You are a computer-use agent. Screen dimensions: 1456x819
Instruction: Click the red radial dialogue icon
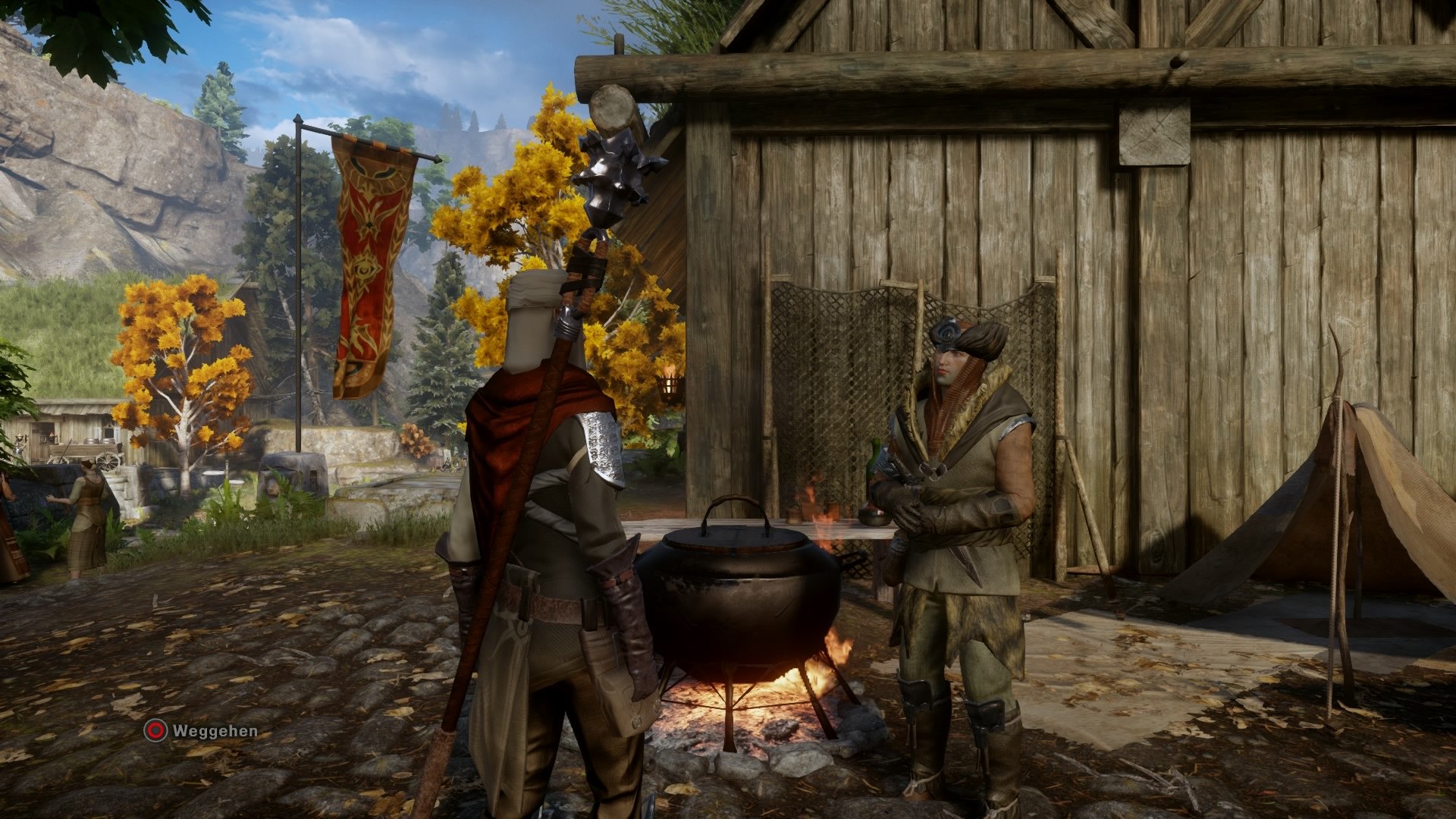tap(154, 730)
